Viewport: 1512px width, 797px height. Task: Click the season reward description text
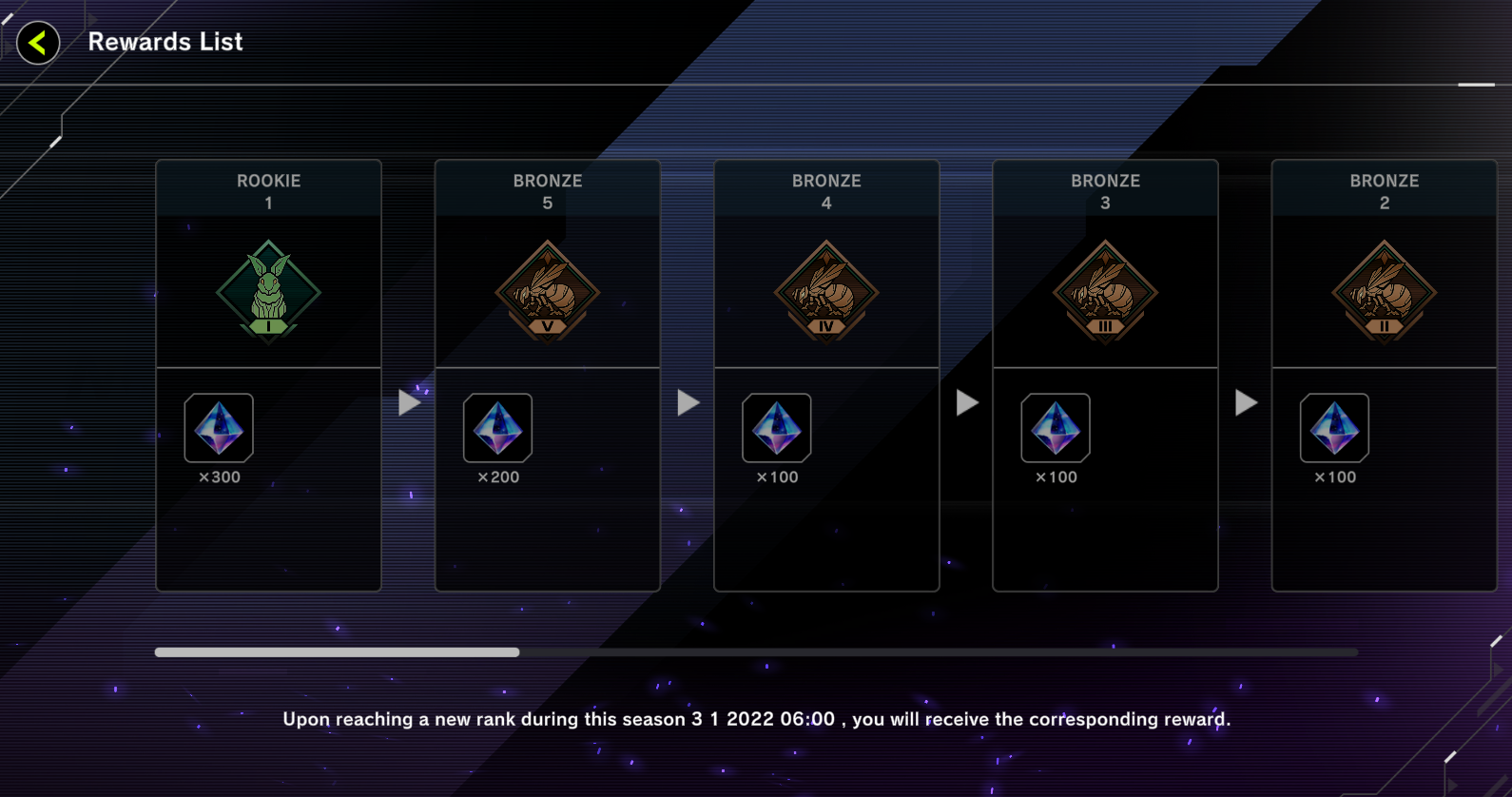click(x=756, y=719)
